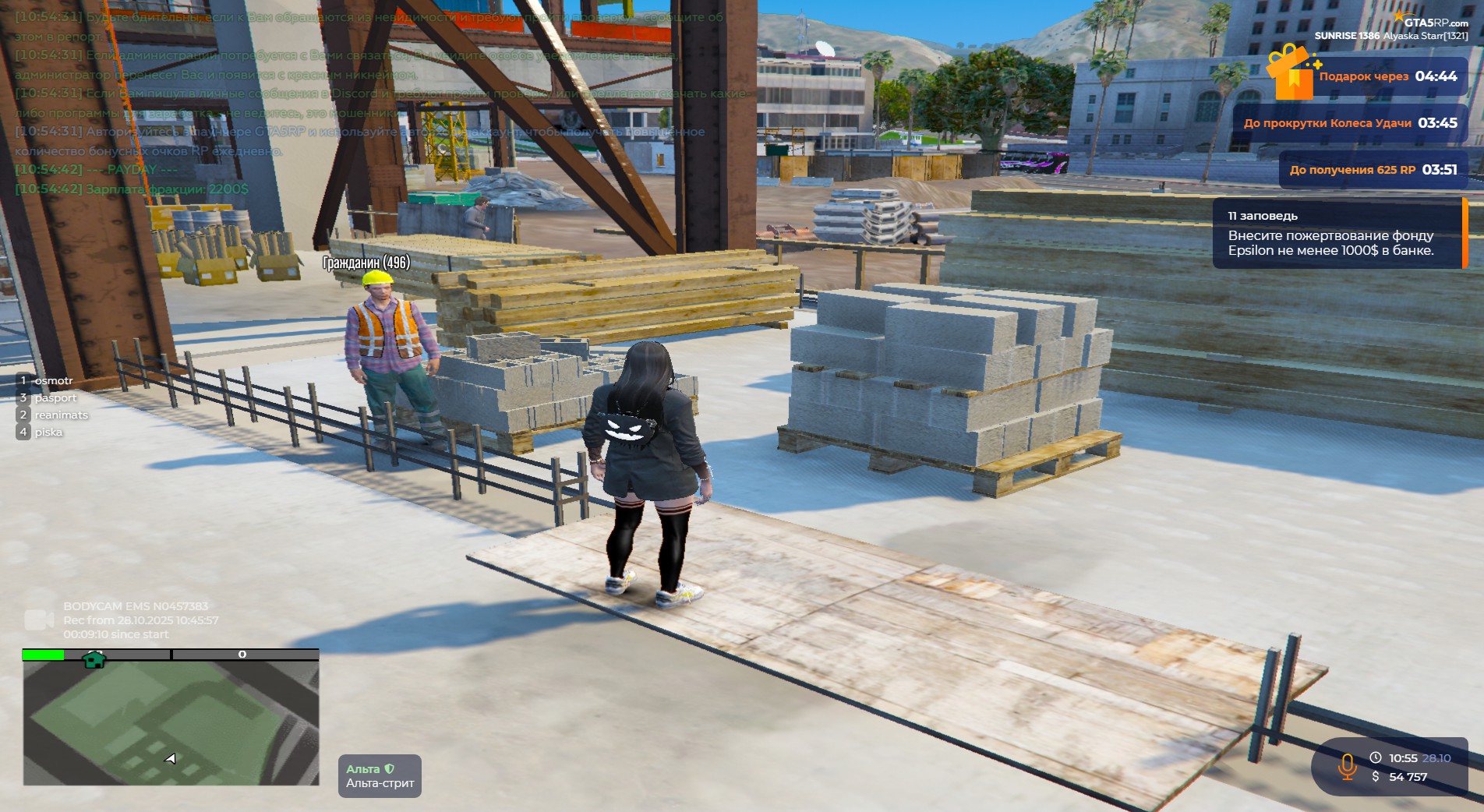
Task: Open the Wheel of Fortune timer panel
Action: click(1349, 123)
